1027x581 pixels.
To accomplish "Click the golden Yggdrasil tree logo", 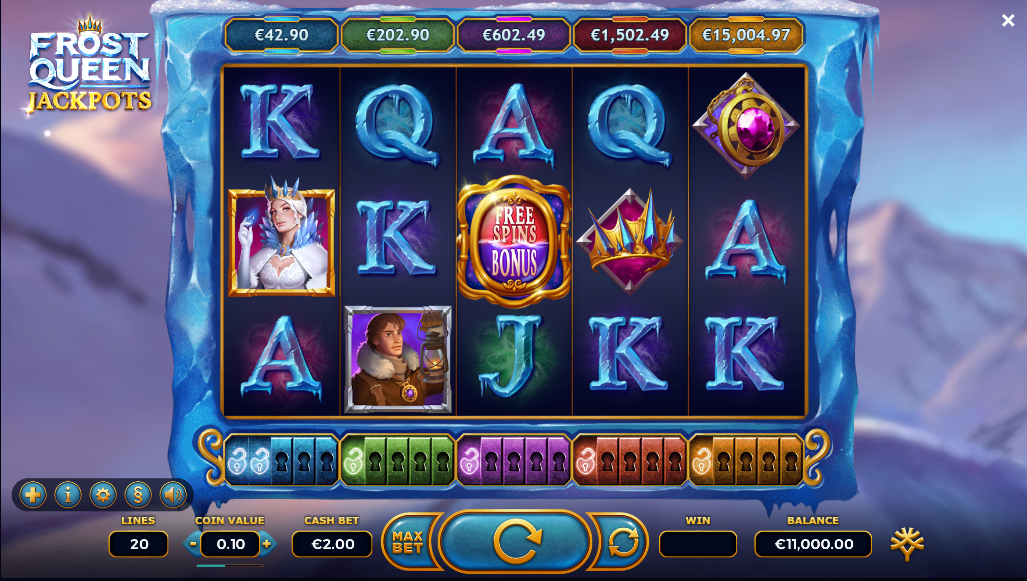I will pos(907,542).
